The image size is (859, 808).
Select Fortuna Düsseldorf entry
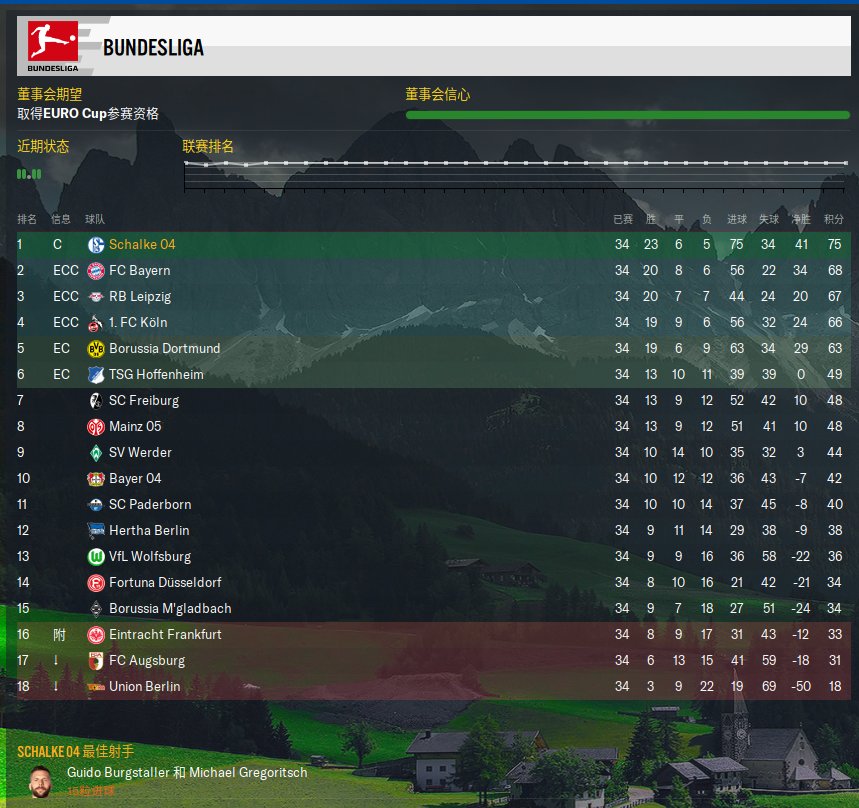[165, 583]
